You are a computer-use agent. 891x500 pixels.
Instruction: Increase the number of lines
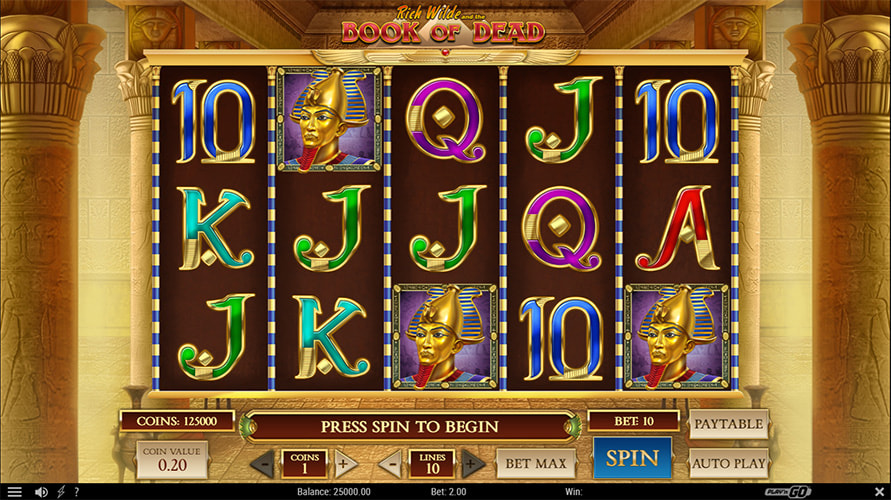[x=474, y=463]
